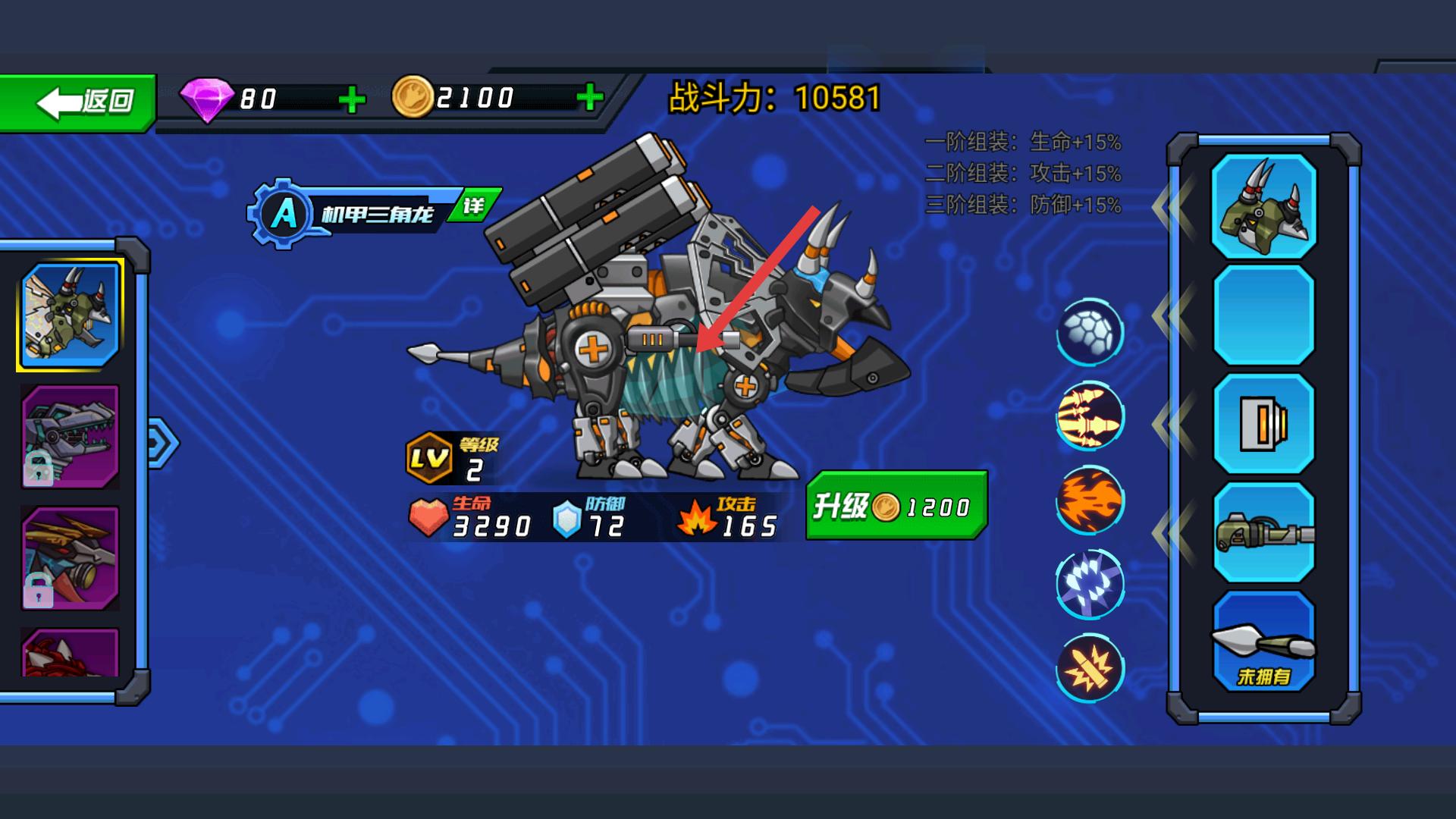Expand the mech list with the arrow tab
Image resolution: width=1456 pixels, height=819 pixels.
(x=162, y=442)
